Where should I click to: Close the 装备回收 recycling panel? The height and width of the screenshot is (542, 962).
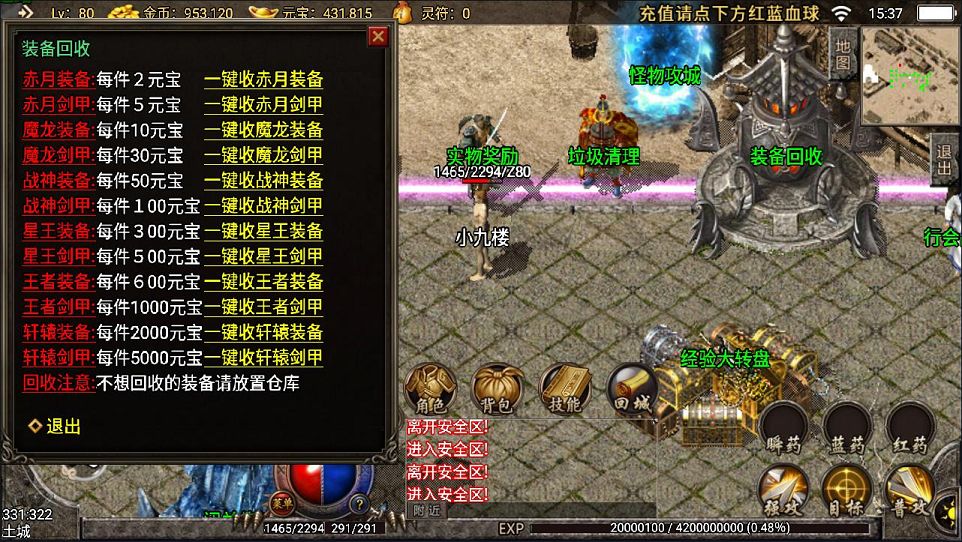coord(378,37)
